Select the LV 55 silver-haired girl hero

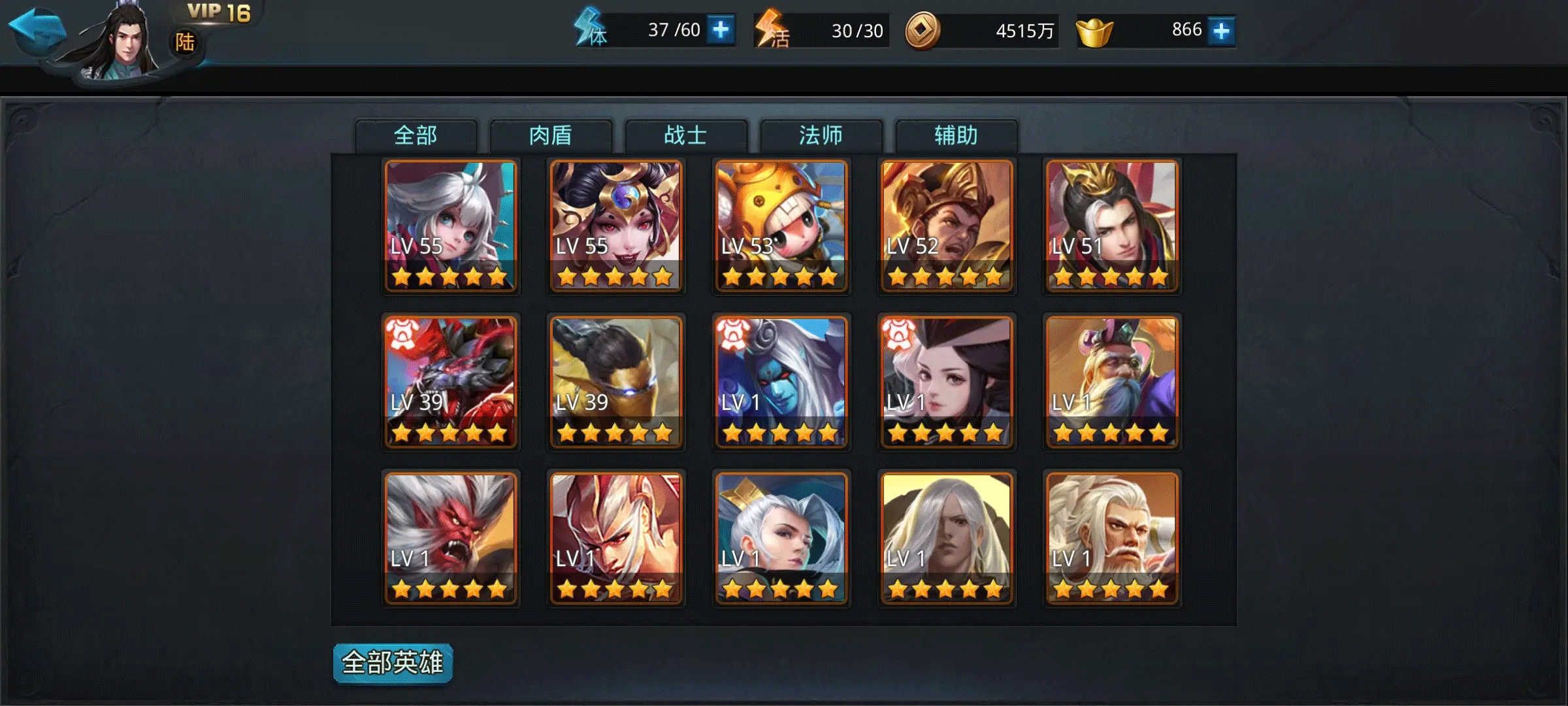(x=450, y=226)
